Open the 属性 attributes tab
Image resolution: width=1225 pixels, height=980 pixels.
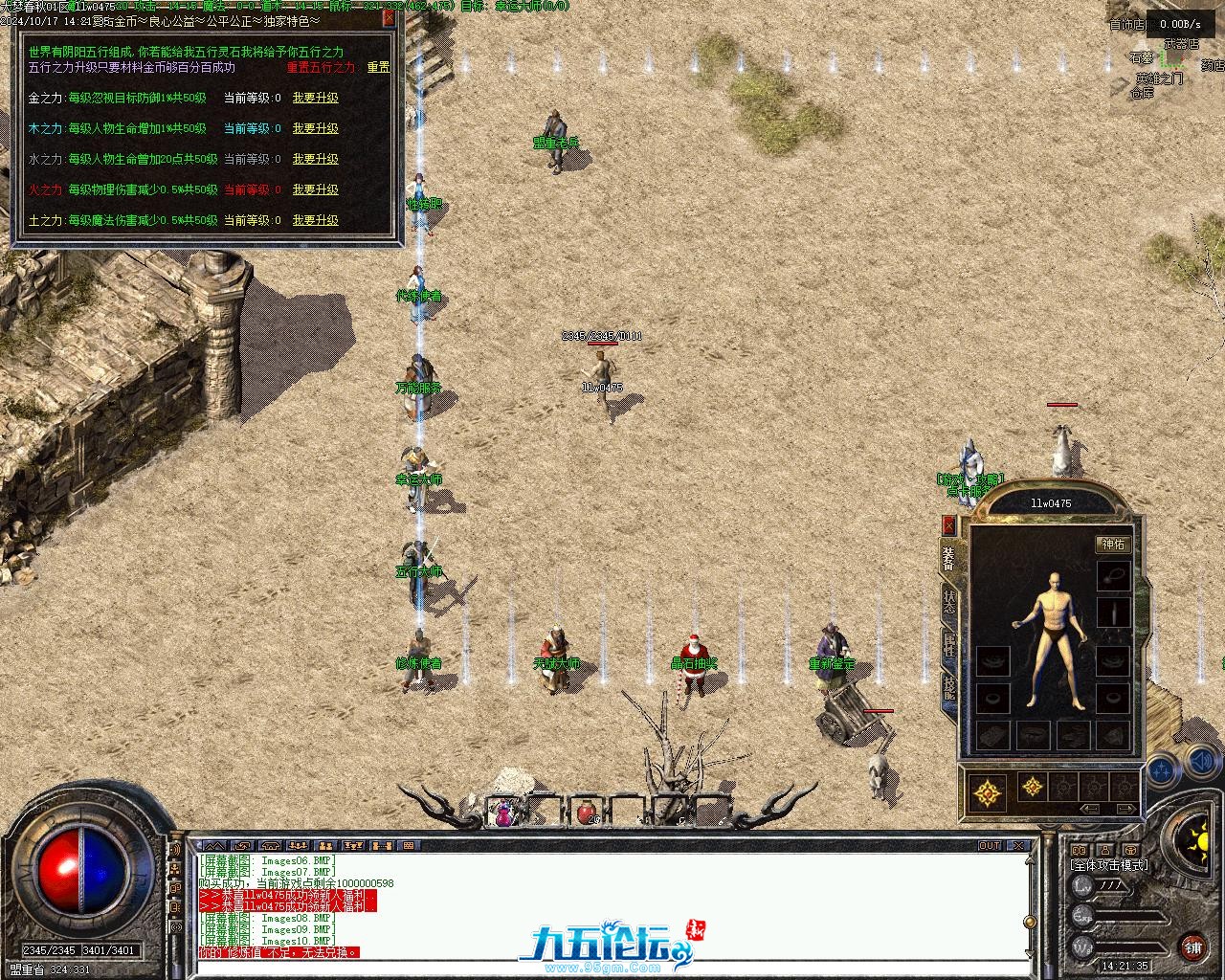point(948,644)
